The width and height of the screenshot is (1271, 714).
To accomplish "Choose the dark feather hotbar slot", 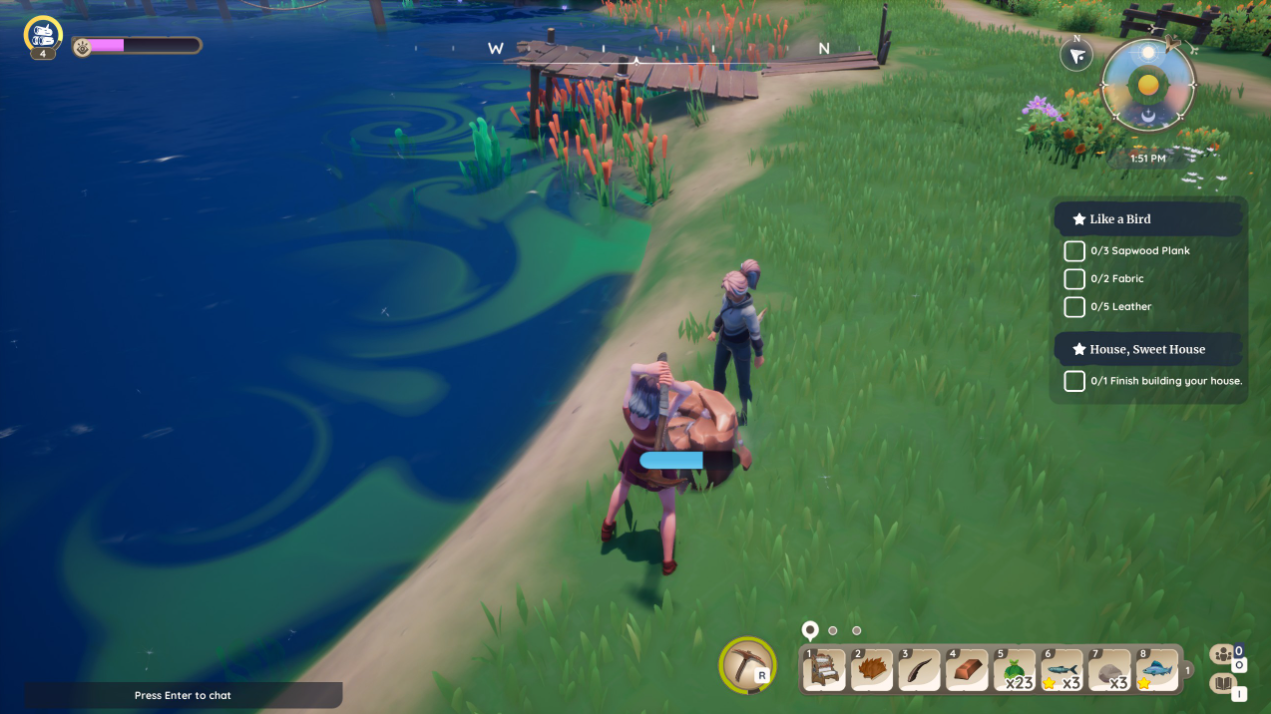I will click(919, 669).
